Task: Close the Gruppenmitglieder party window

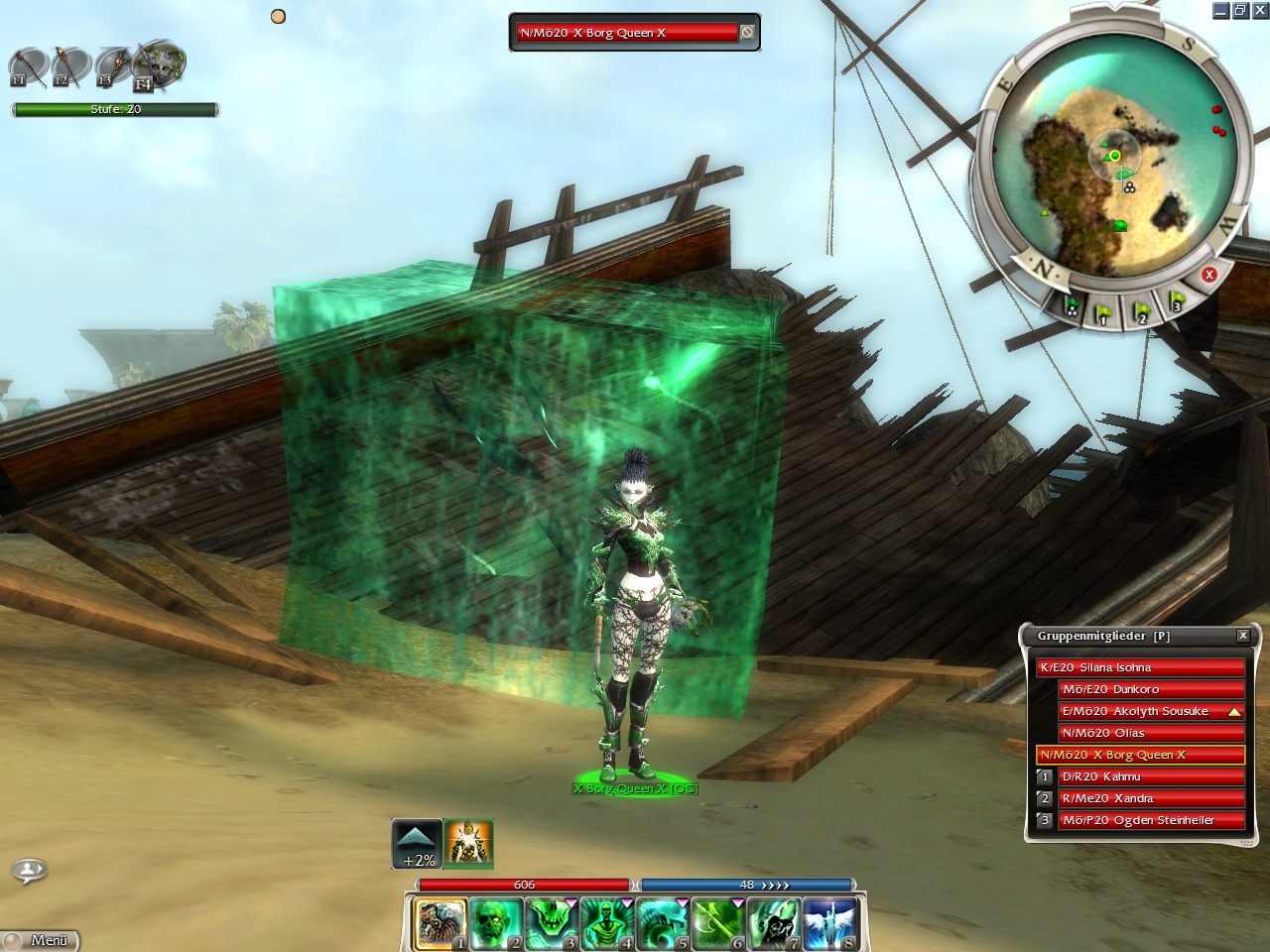Action: tap(1243, 636)
